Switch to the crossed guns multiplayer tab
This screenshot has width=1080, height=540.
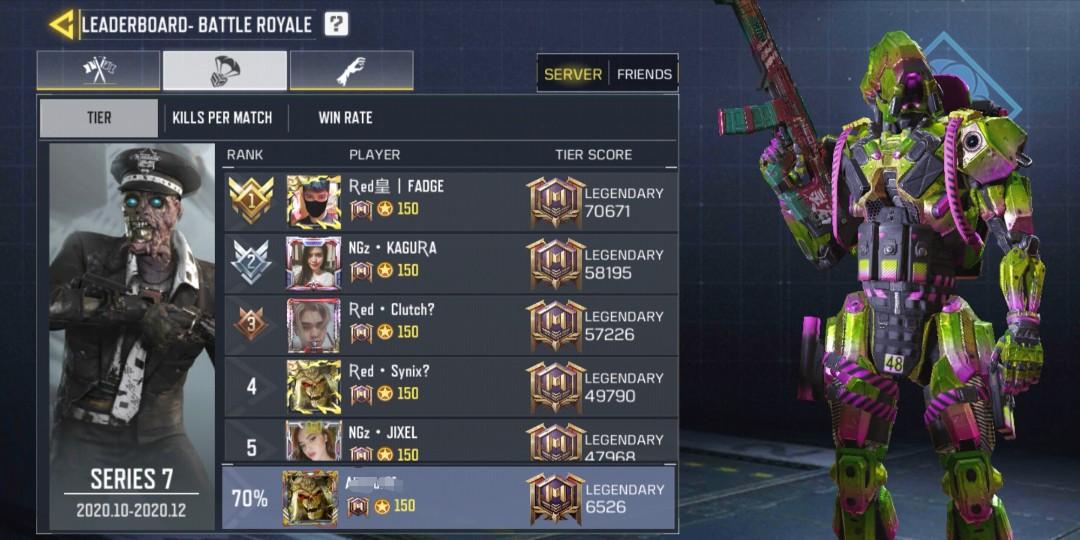click(98, 70)
